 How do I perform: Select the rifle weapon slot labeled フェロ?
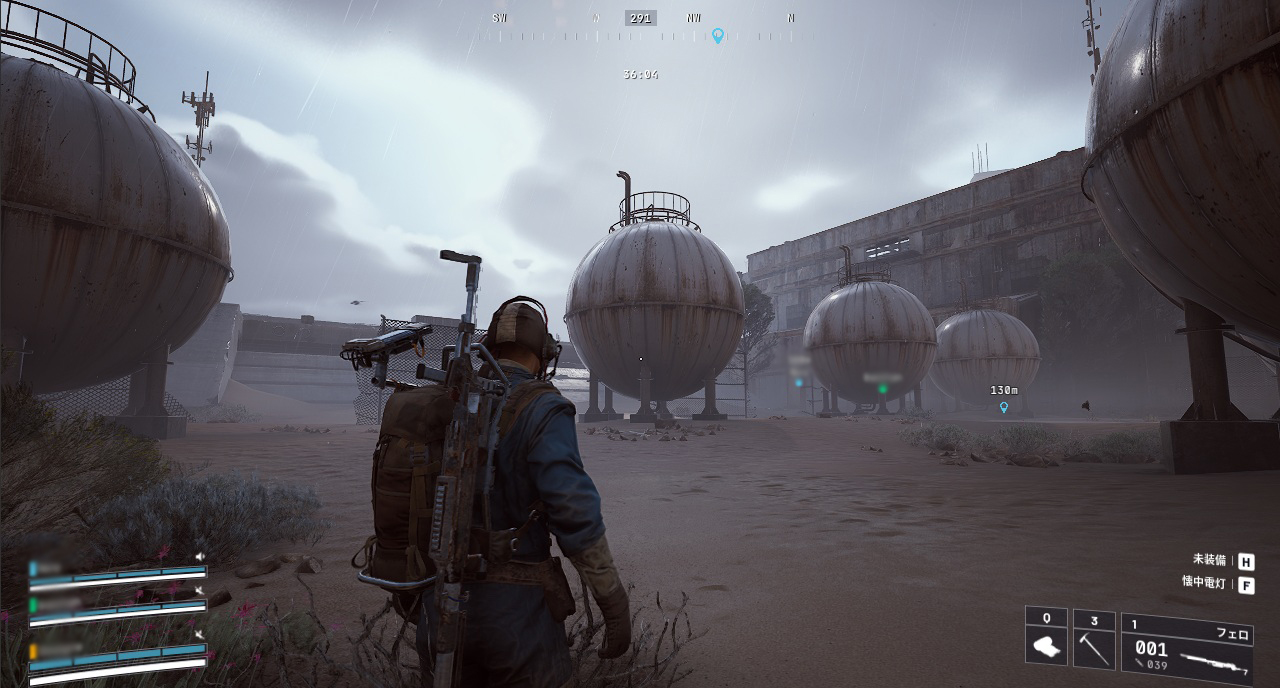pyautogui.click(x=1187, y=647)
